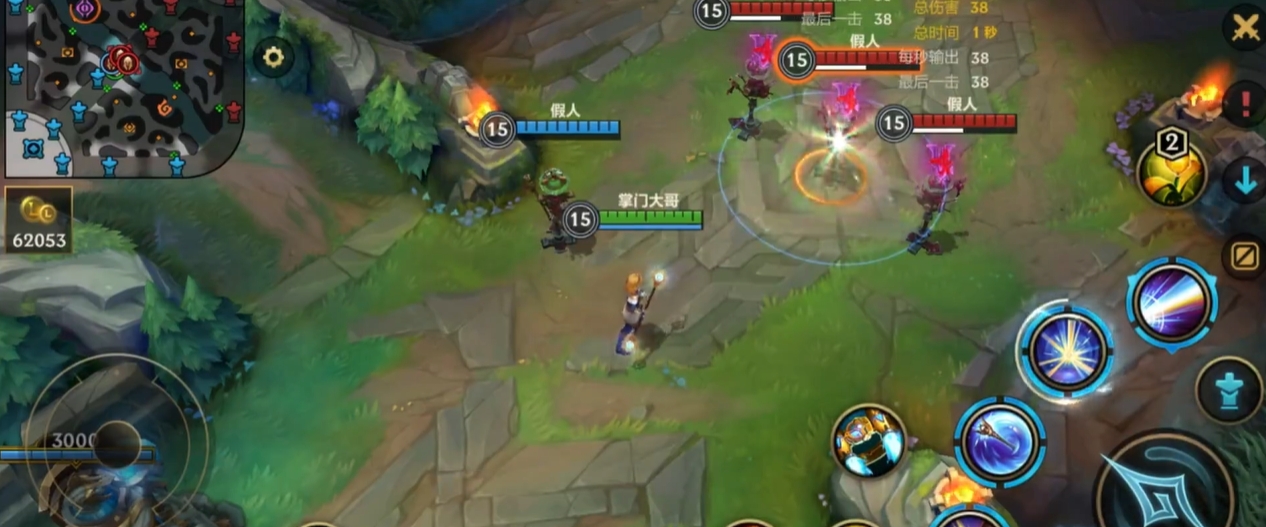
Task: Cast the light beam ability
Action: [x=1171, y=303]
